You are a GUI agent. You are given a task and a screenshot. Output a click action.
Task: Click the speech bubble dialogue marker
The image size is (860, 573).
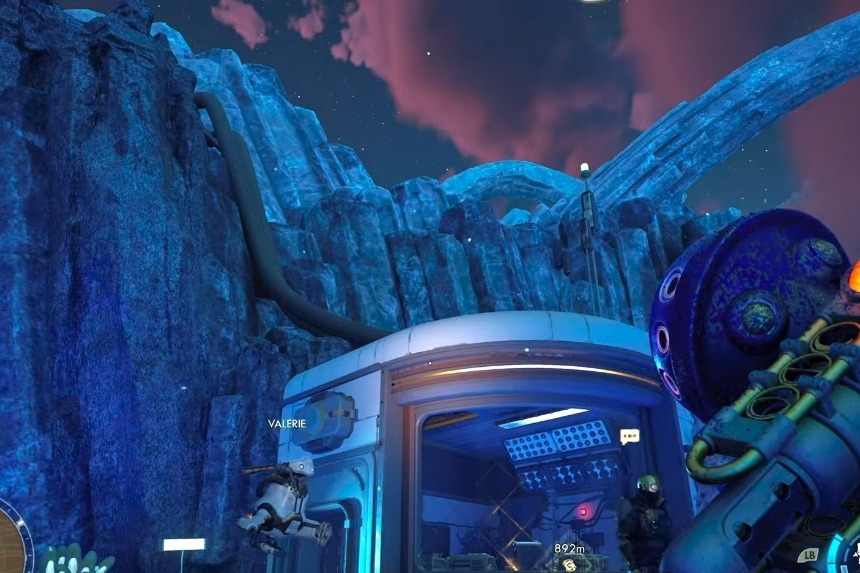(629, 436)
